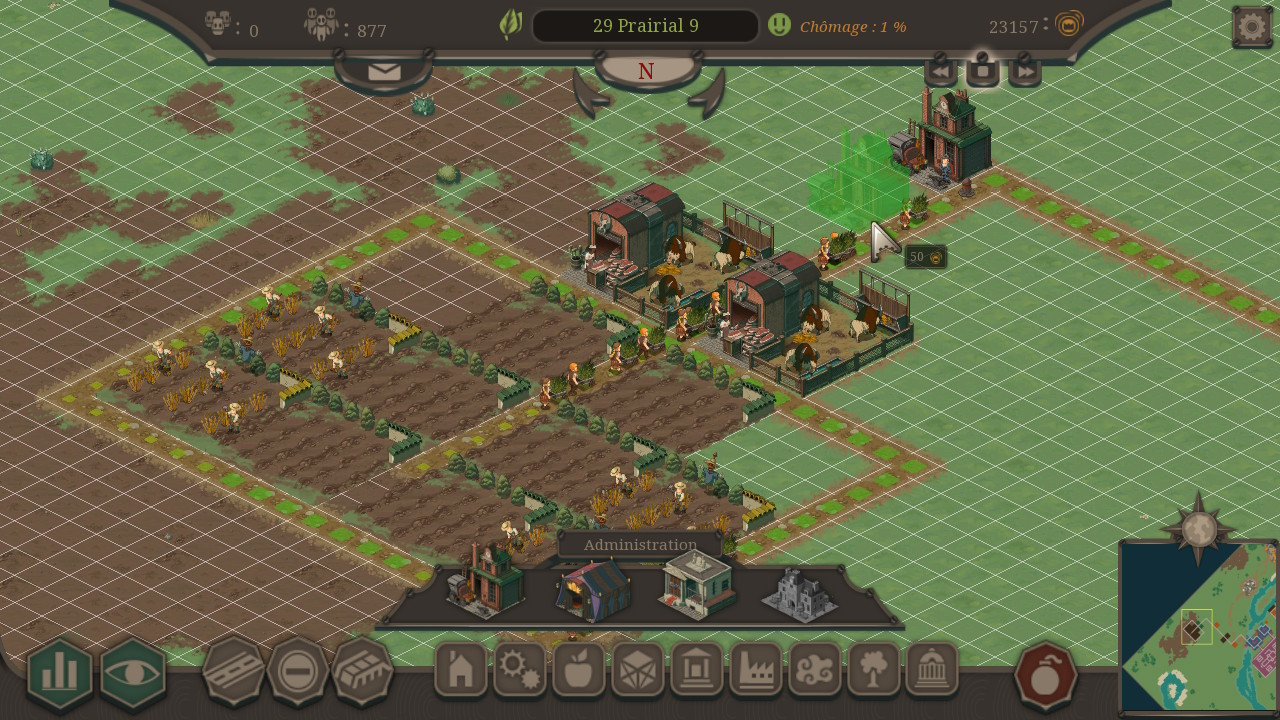Image resolution: width=1280 pixels, height=720 pixels.
Task: Select the red brick town hall building
Action: tap(487, 582)
